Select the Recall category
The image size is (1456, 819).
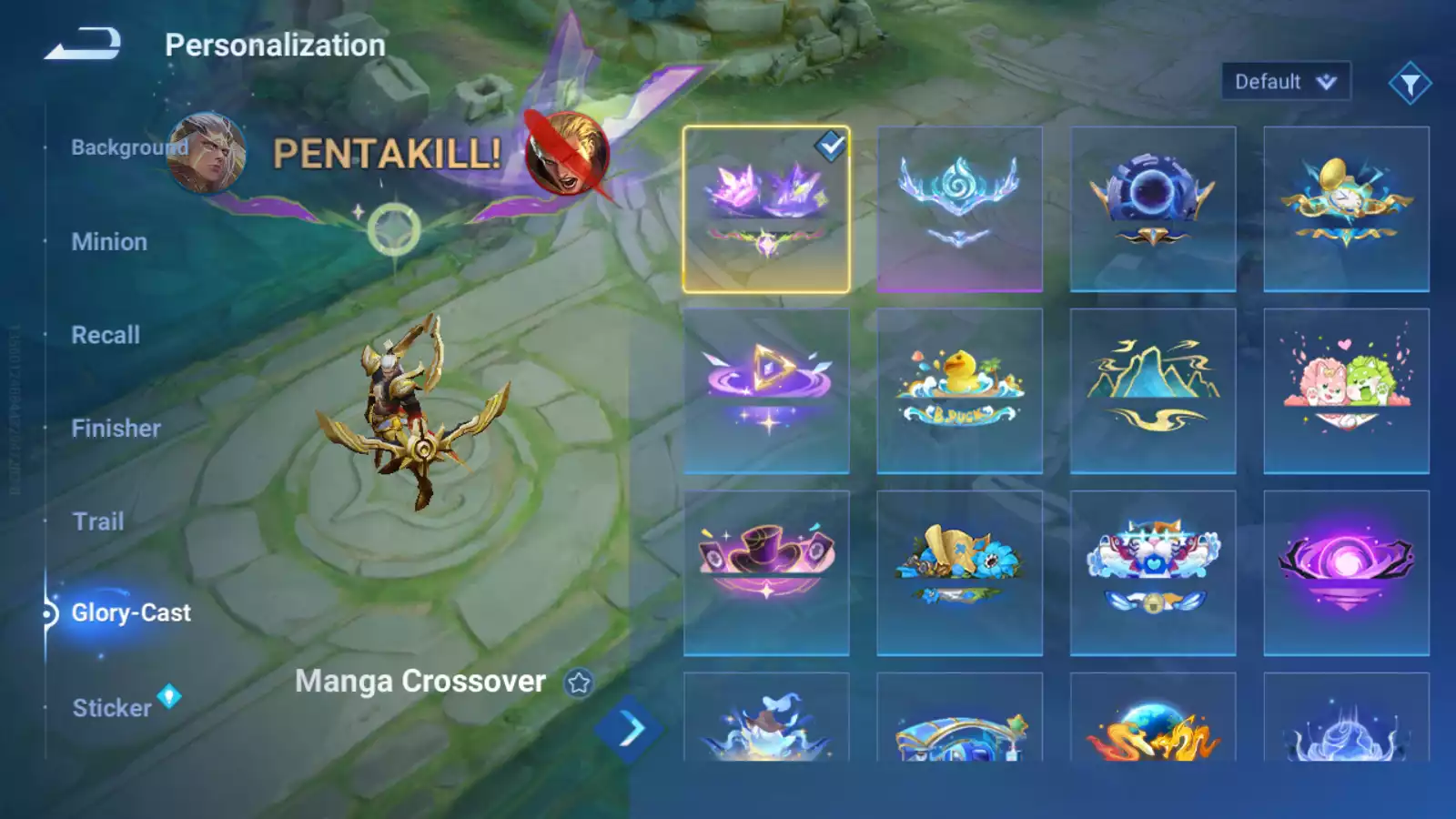(x=106, y=335)
